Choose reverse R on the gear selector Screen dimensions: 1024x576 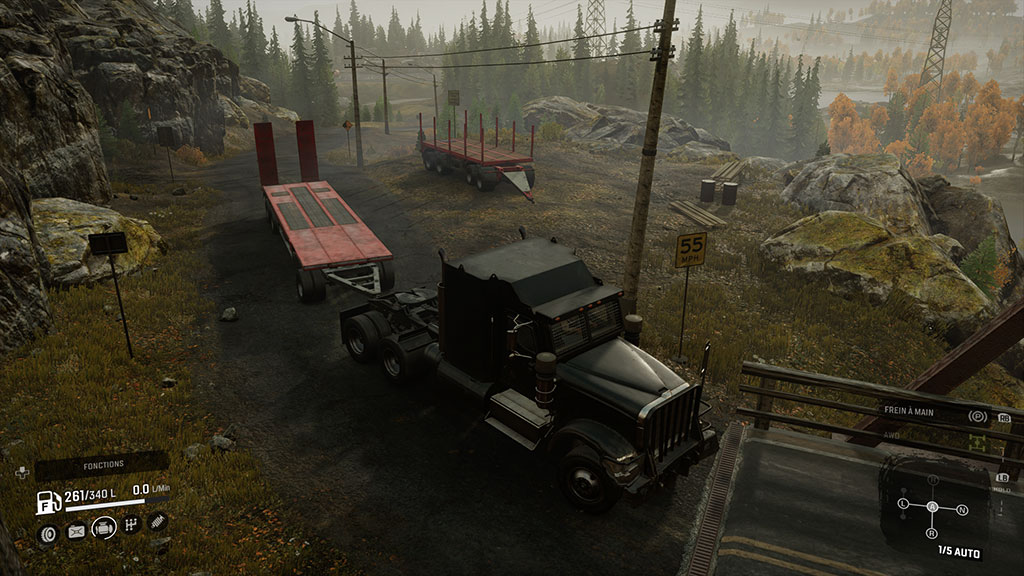(x=932, y=534)
